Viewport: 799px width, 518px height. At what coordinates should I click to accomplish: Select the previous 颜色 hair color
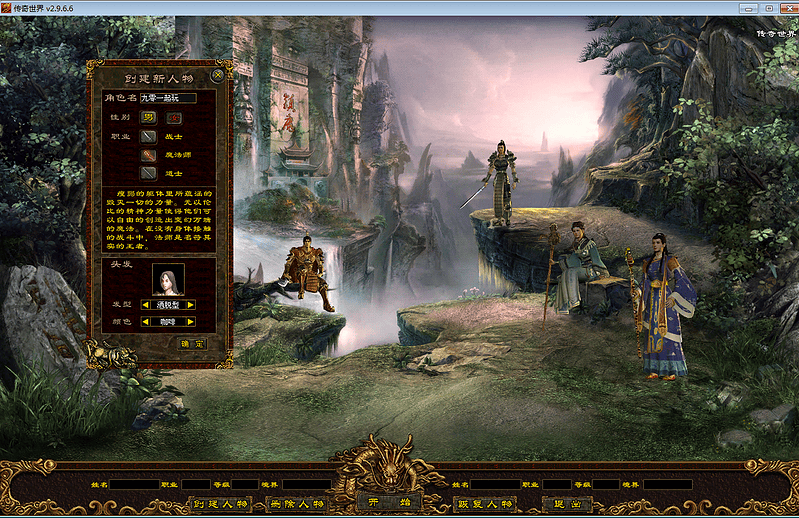click(146, 322)
